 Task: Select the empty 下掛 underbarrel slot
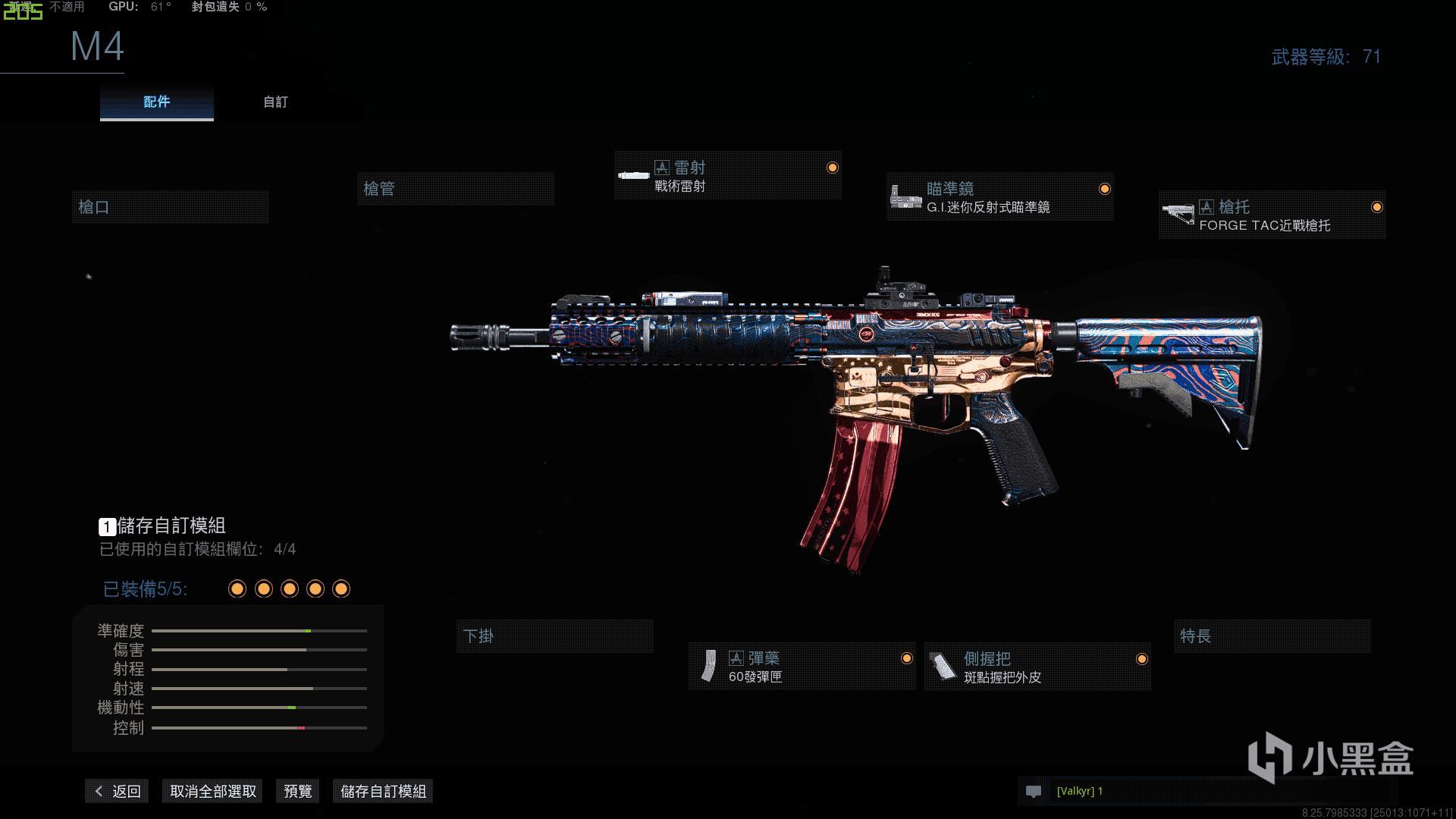tap(554, 636)
